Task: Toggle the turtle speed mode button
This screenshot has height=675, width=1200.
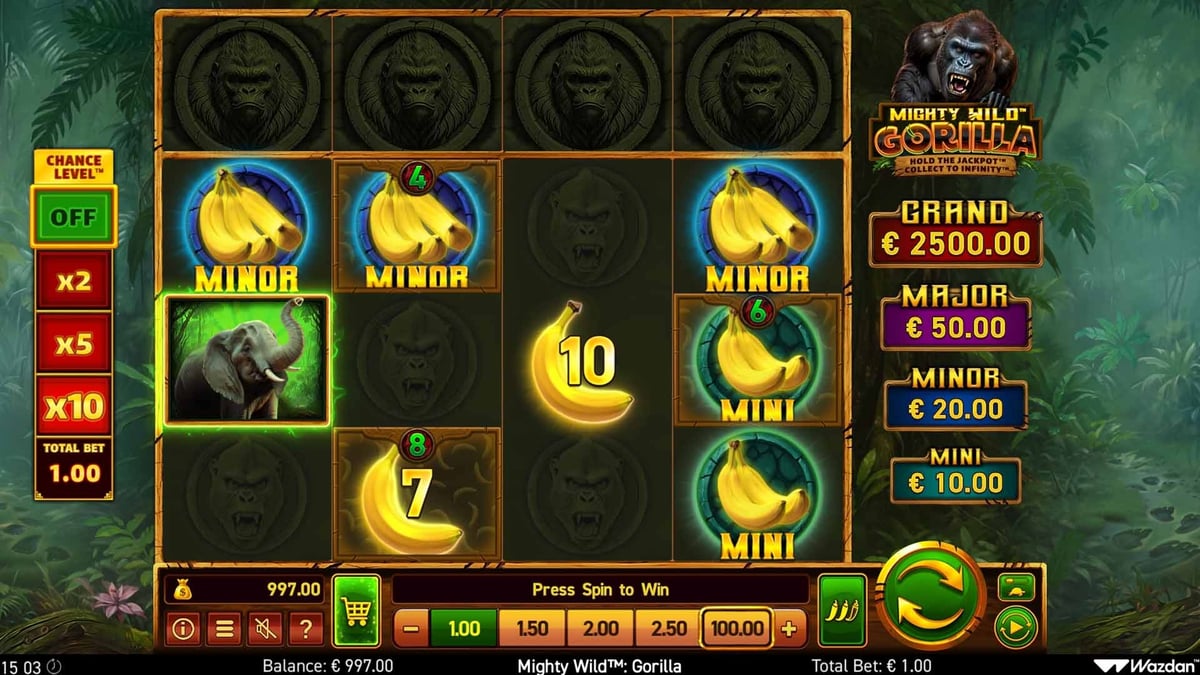Action: pyautogui.click(x=1016, y=587)
